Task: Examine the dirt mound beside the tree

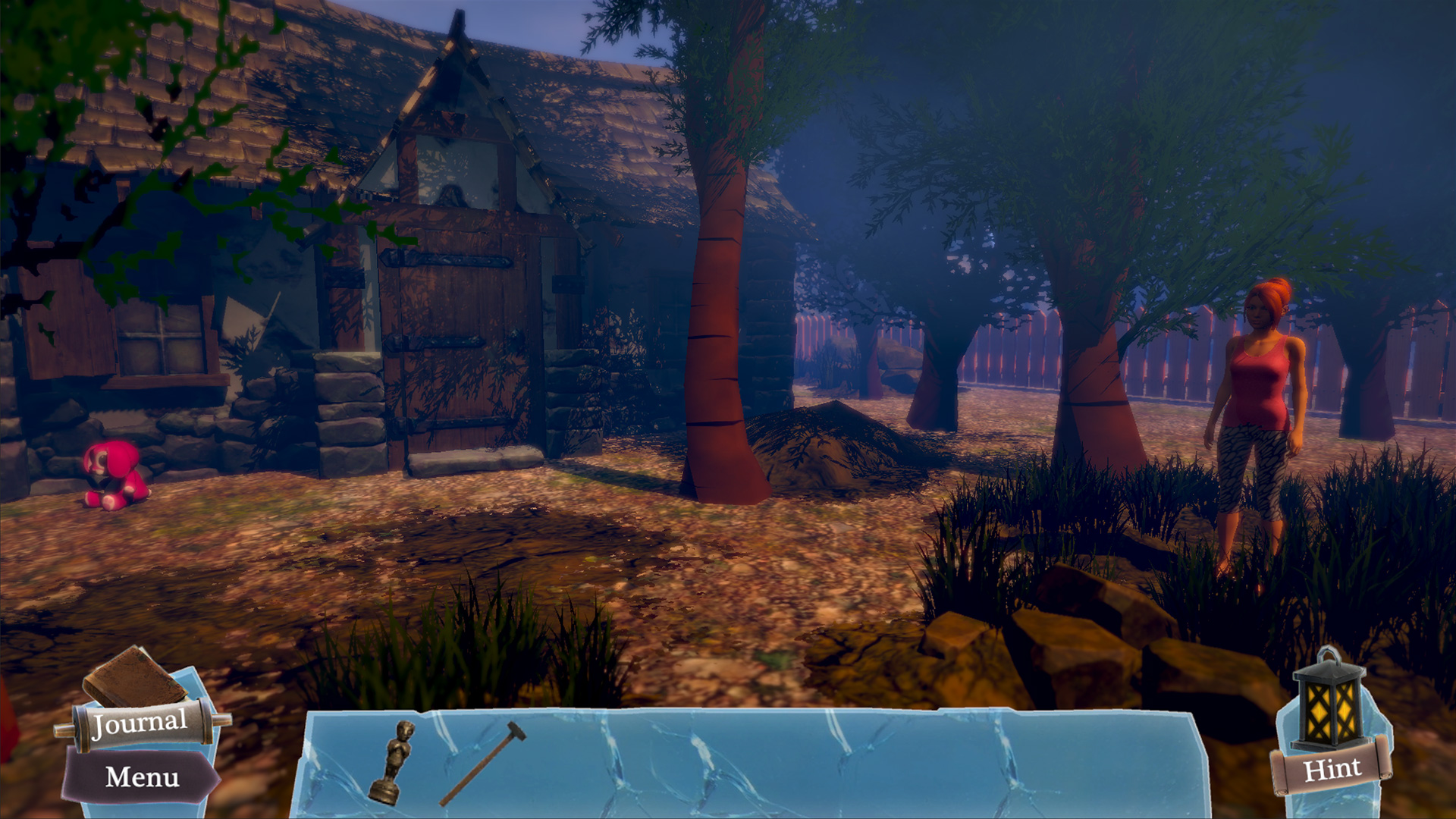Action: coord(834,447)
